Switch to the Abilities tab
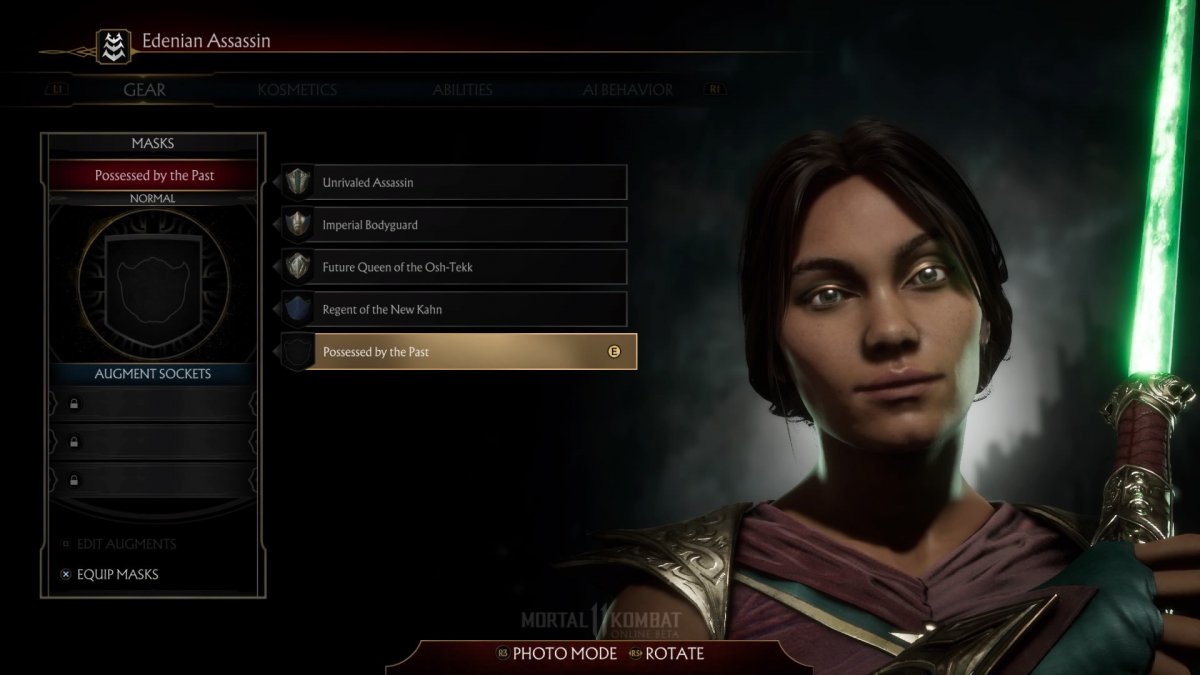This screenshot has width=1200, height=675. tap(462, 90)
